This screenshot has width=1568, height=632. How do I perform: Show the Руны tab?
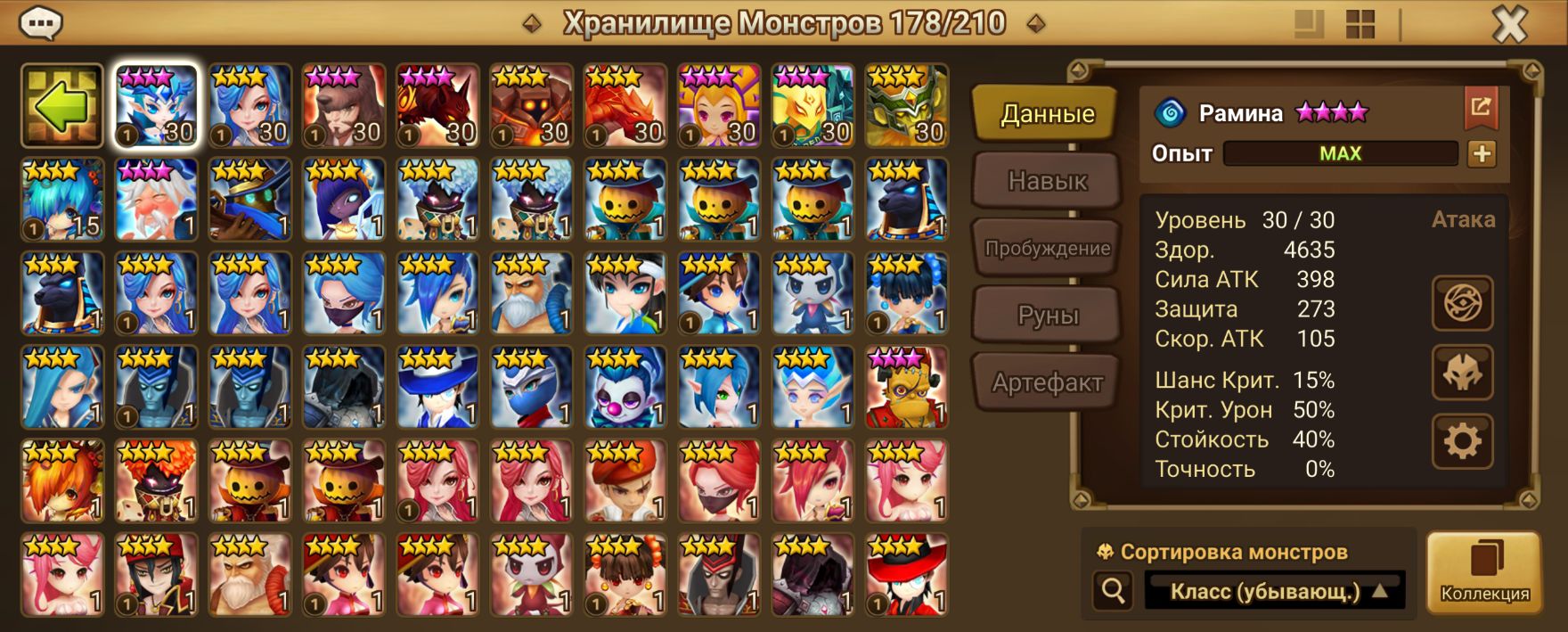[1047, 316]
